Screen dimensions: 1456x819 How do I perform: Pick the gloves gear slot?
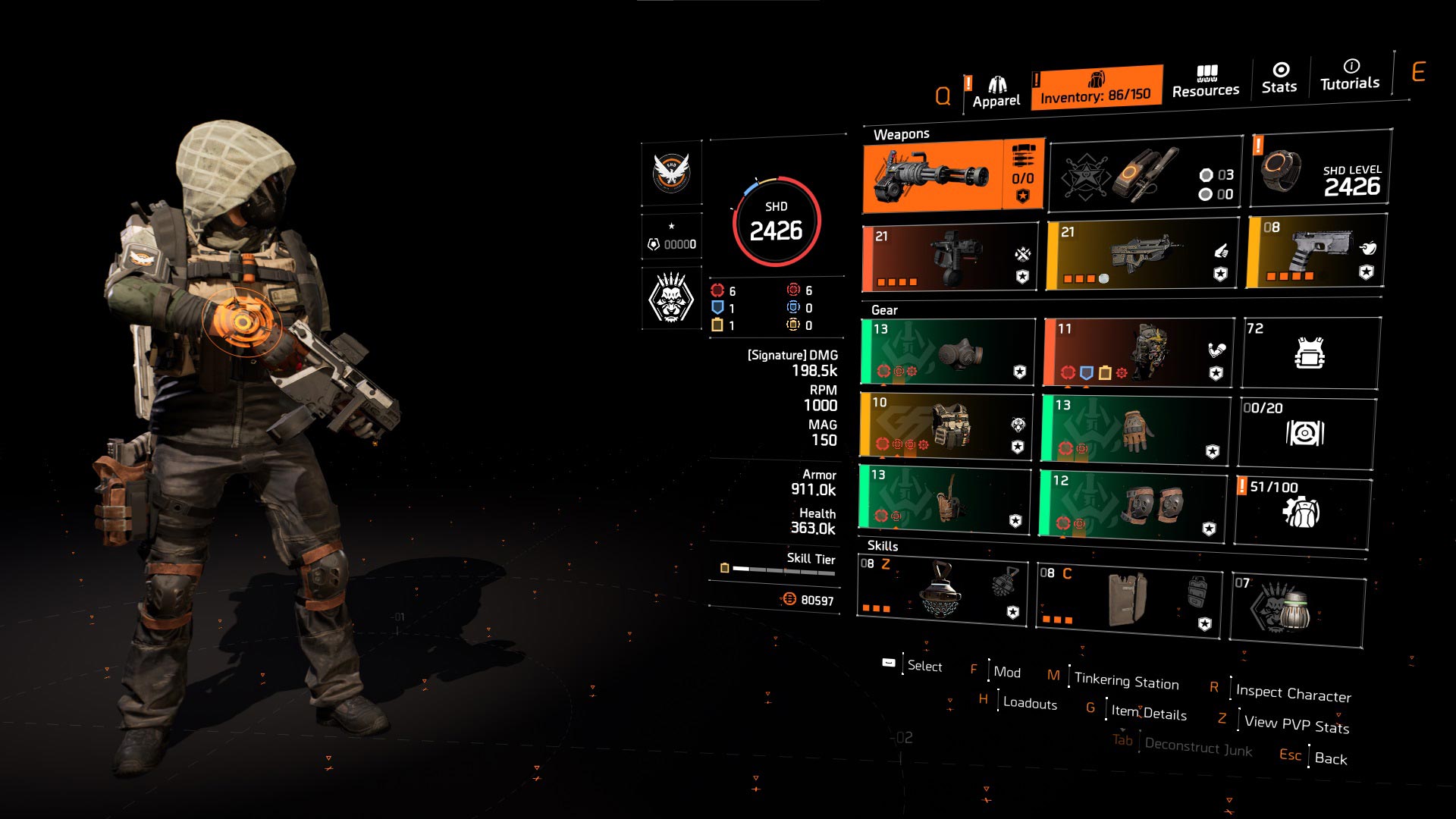[1135, 429]
